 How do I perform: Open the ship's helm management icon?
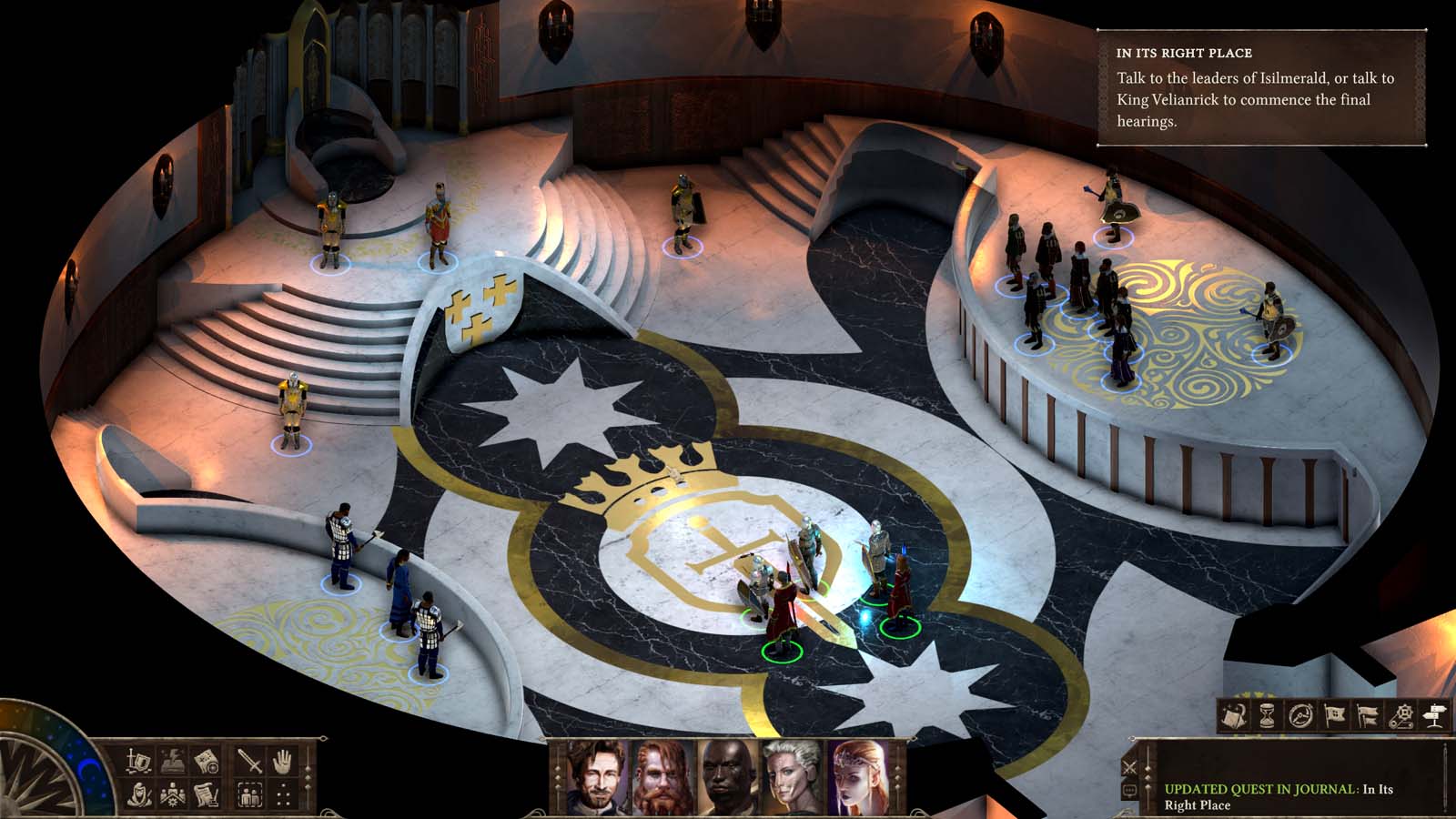(x=1299, y=715)
